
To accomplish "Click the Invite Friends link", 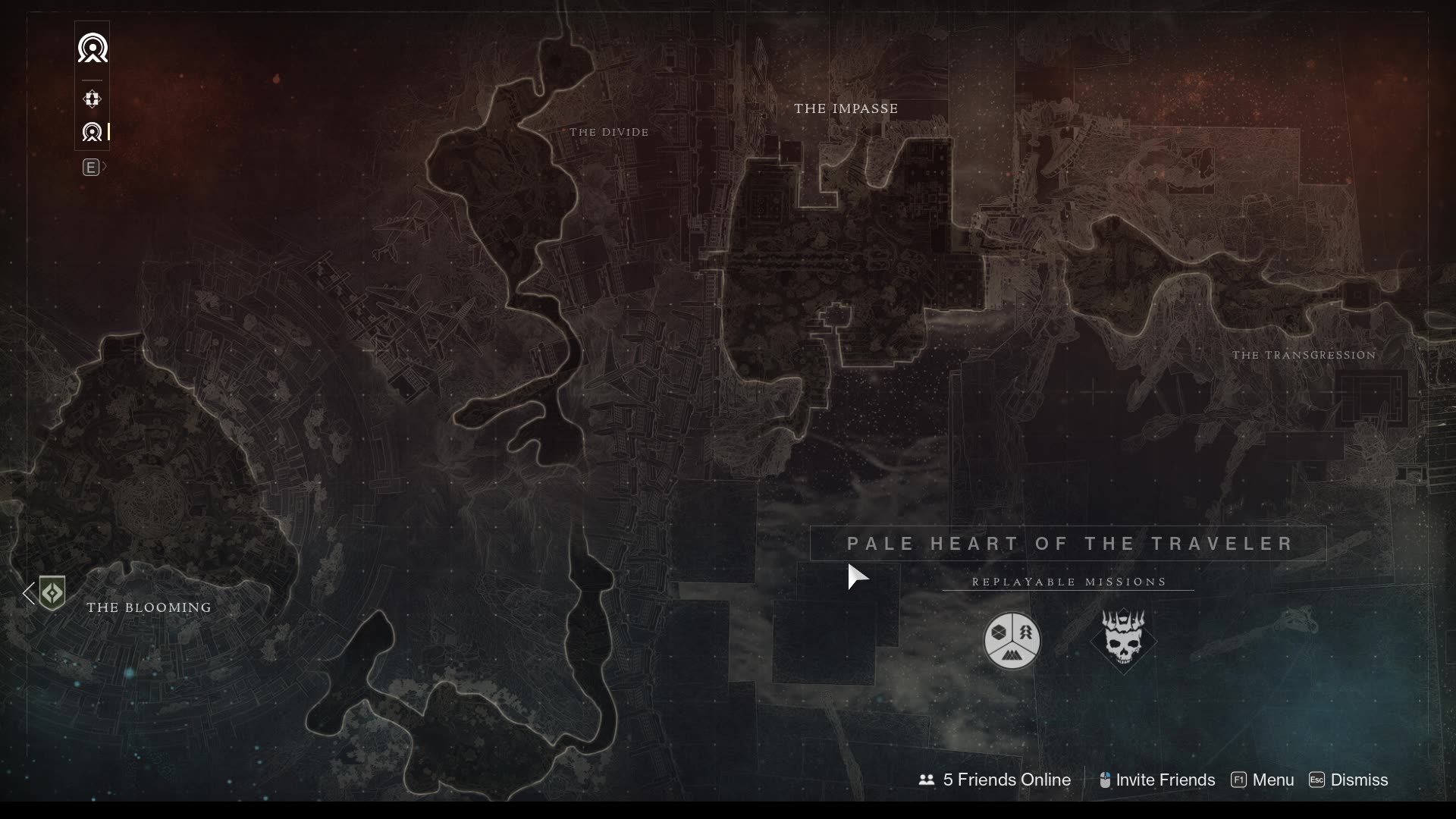I will pos(1166,780).
